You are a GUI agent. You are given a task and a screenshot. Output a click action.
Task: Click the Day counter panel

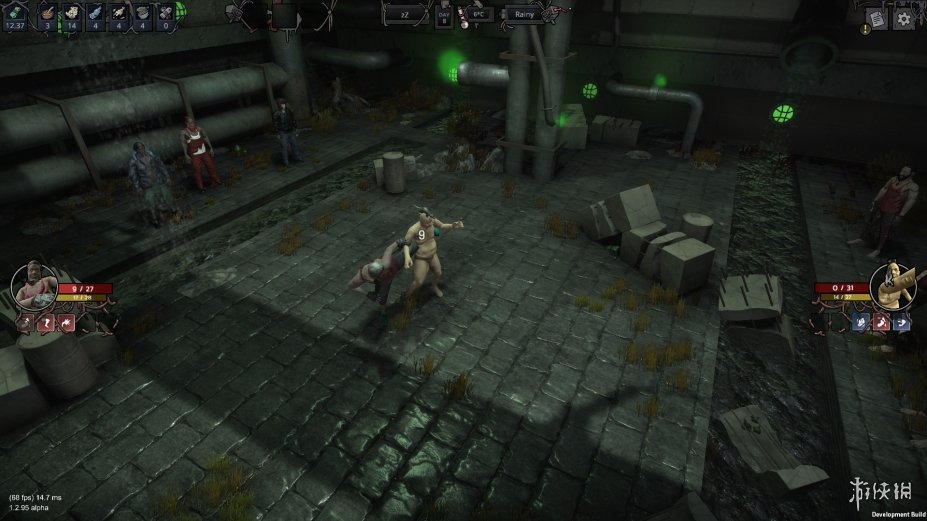(x=444, y=19)
